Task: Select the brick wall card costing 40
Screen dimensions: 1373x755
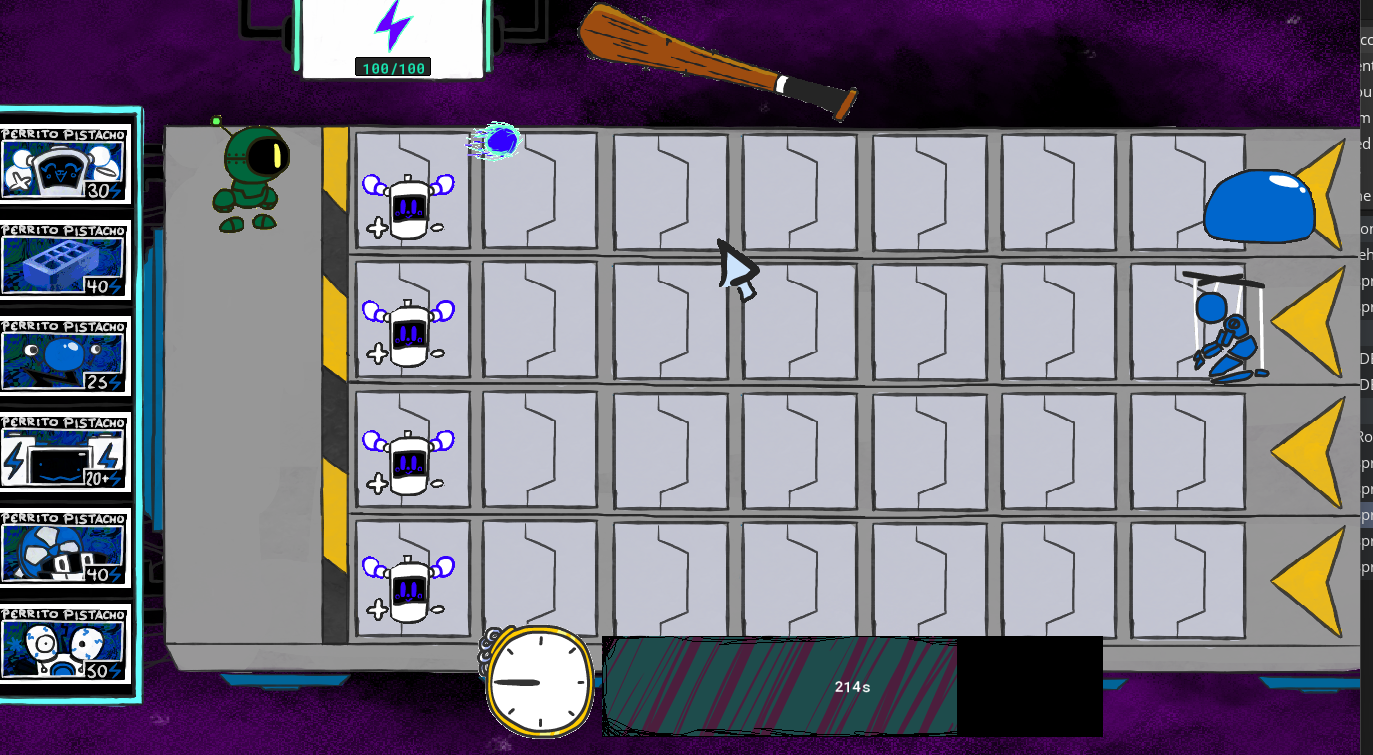Action: point(66,262)
